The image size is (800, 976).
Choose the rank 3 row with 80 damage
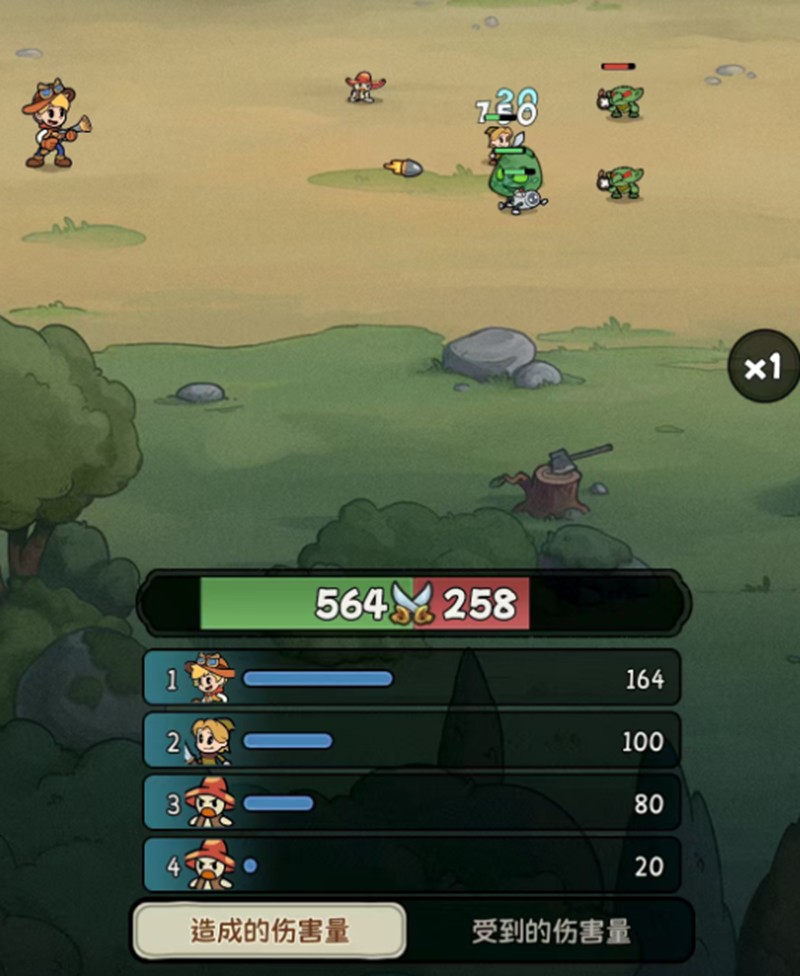pyautogui.click(x=412, y=803)
